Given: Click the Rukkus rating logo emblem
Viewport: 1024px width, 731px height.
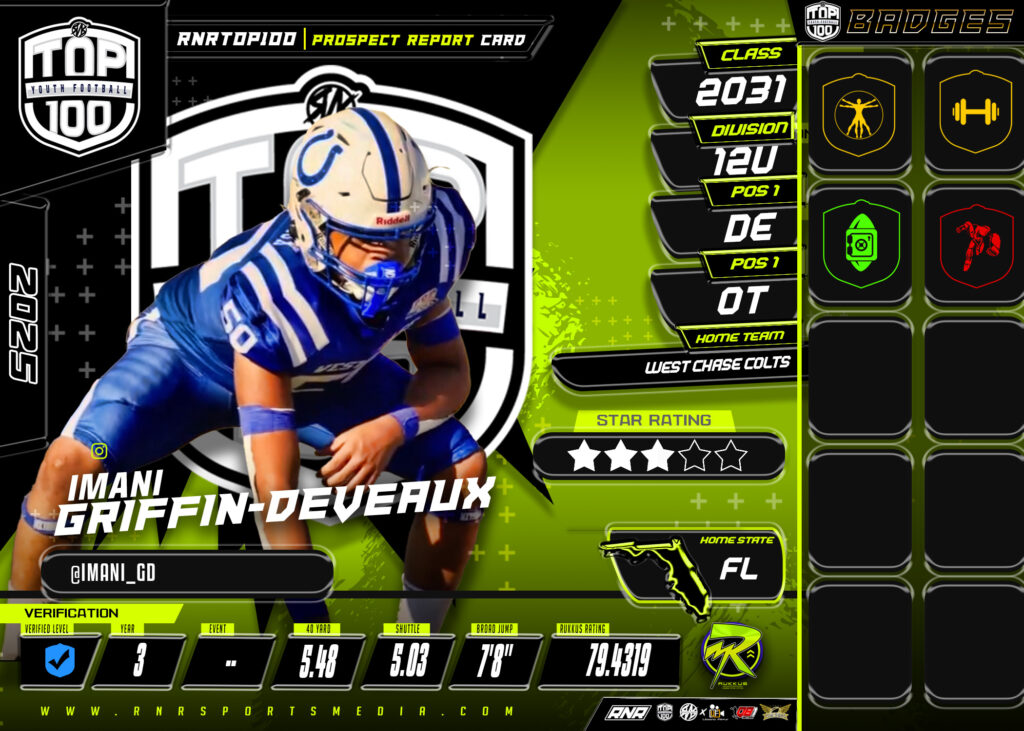Looking at the screenshot, I should [731, 656].
